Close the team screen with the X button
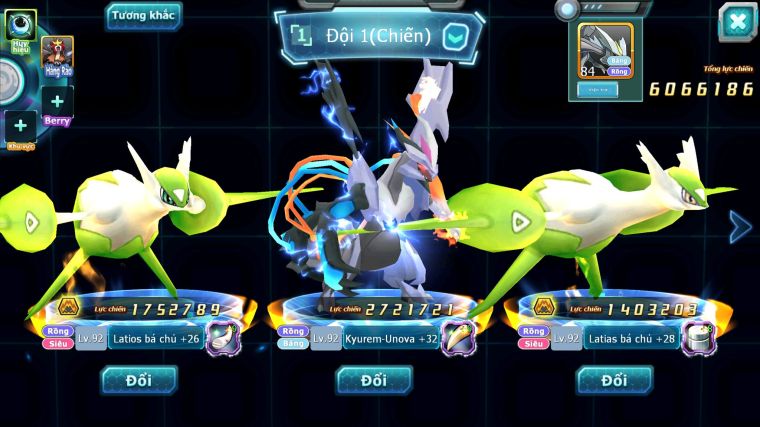 pos(737,22)
